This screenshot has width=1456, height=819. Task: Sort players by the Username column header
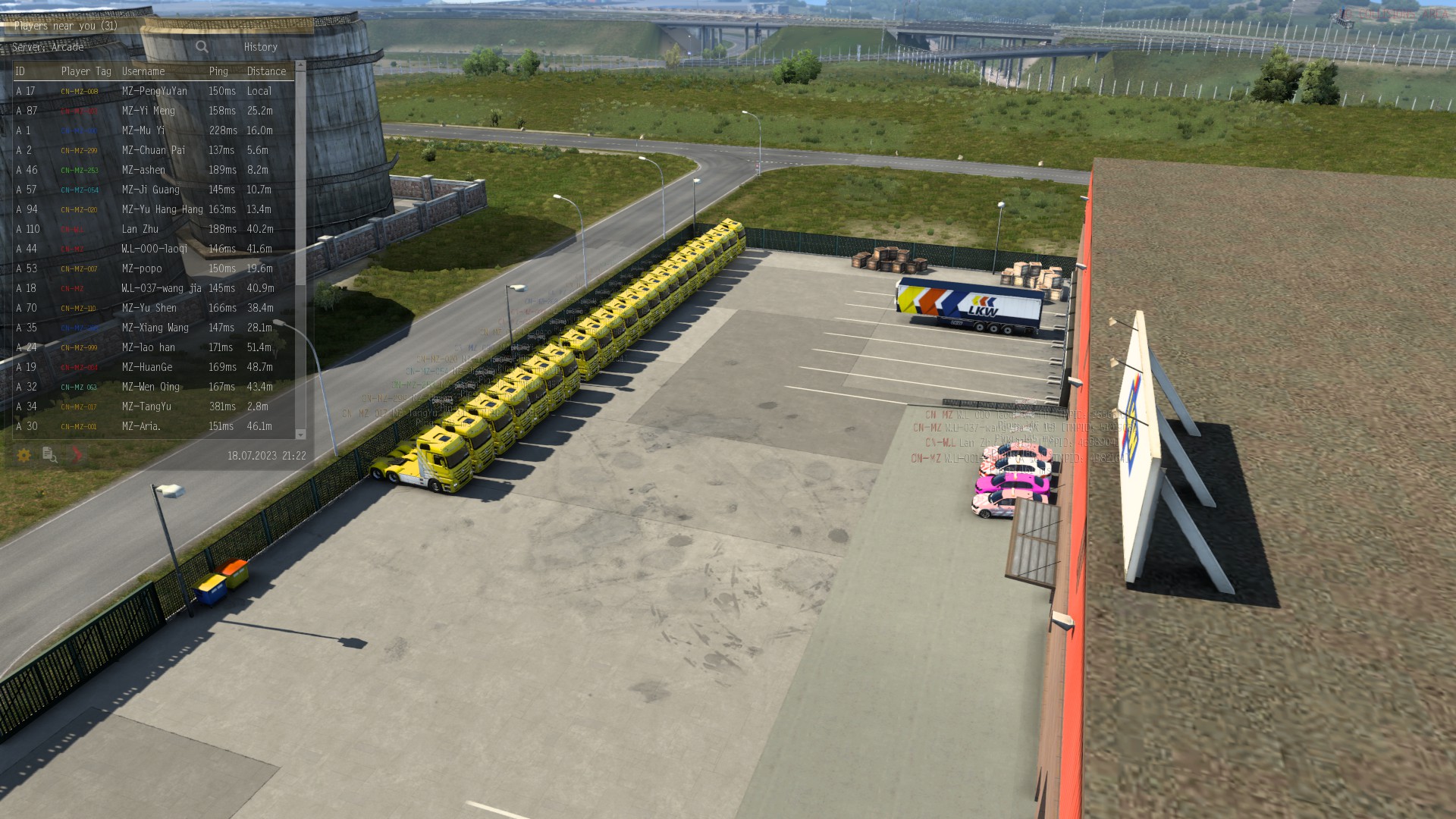[x=143, y=71]
